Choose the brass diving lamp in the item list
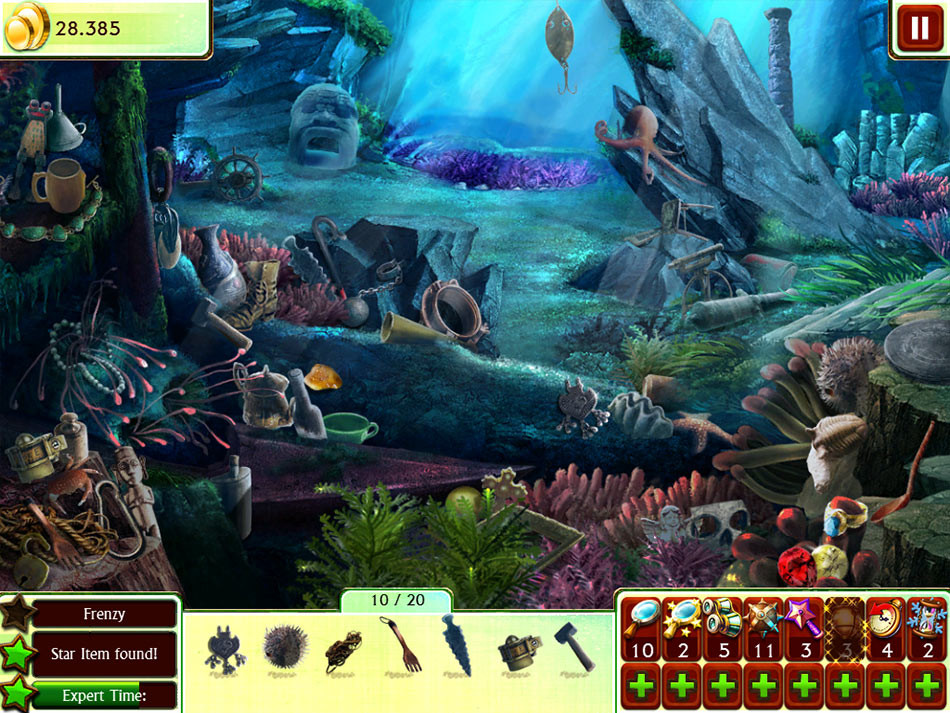 (520, 648)
